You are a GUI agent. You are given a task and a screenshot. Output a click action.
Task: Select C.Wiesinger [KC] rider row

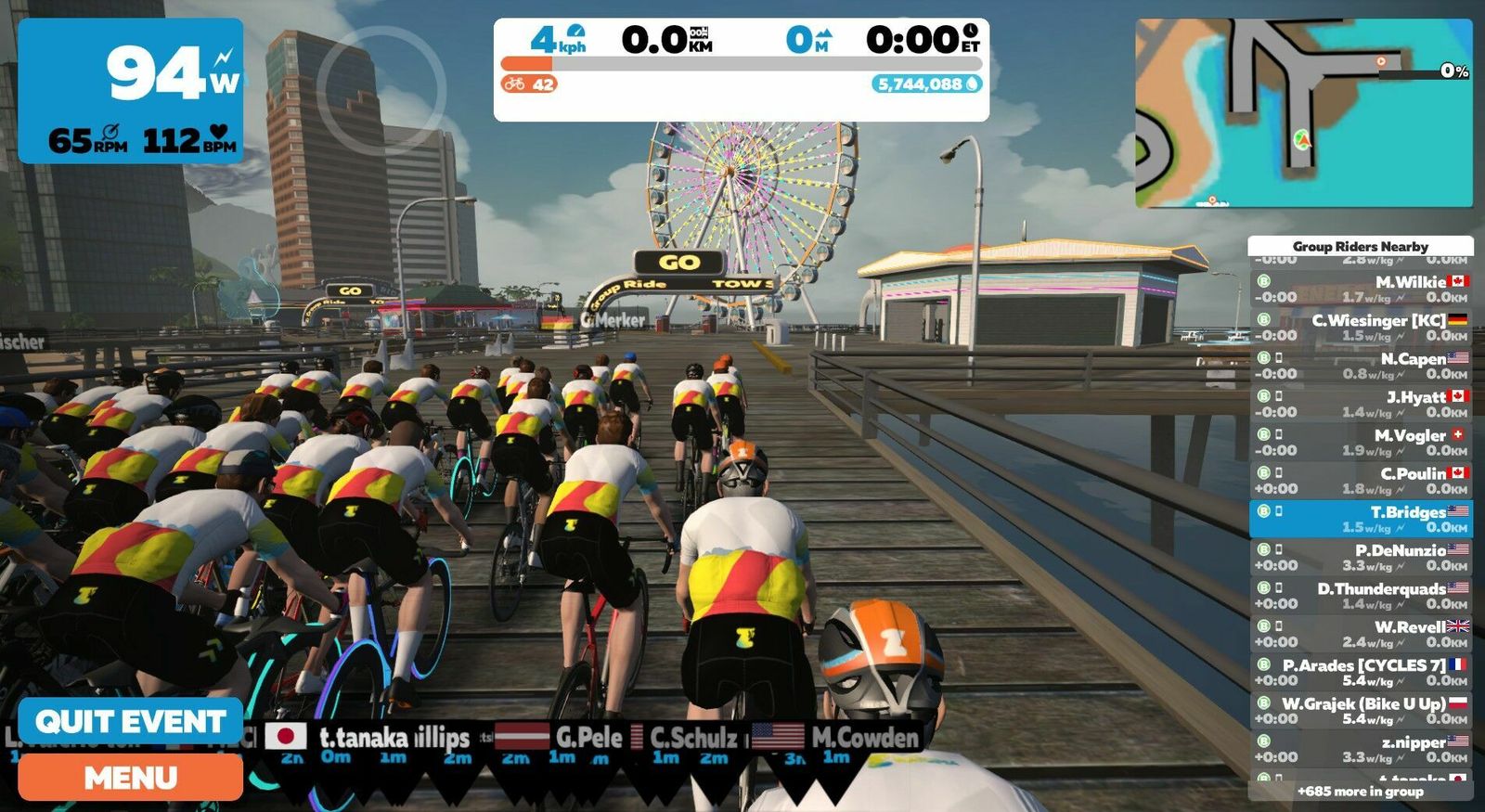(1360, 328)
